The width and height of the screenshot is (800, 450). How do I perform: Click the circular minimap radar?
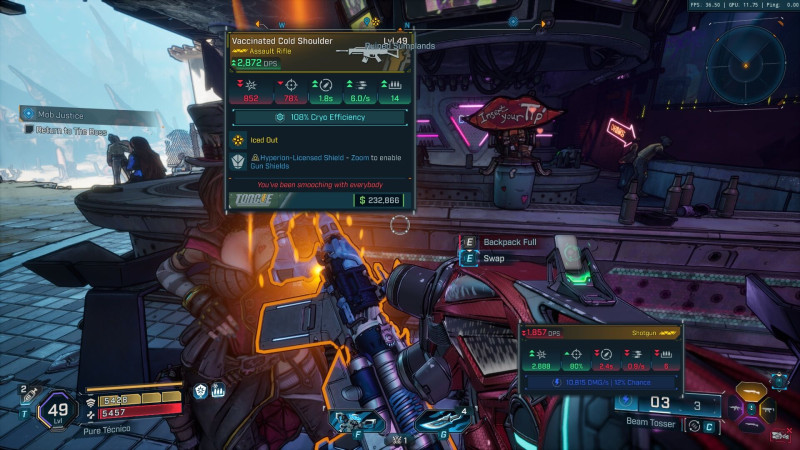pyautogui.click(x=747, y=63)
